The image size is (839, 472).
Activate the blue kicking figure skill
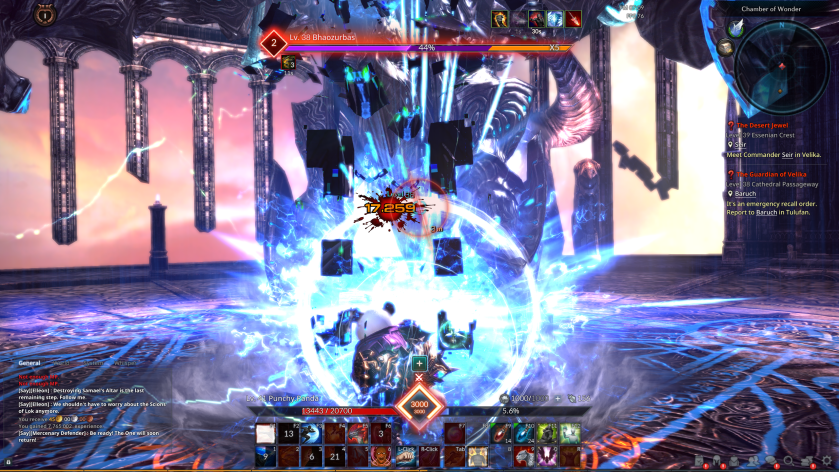(312, 433)
